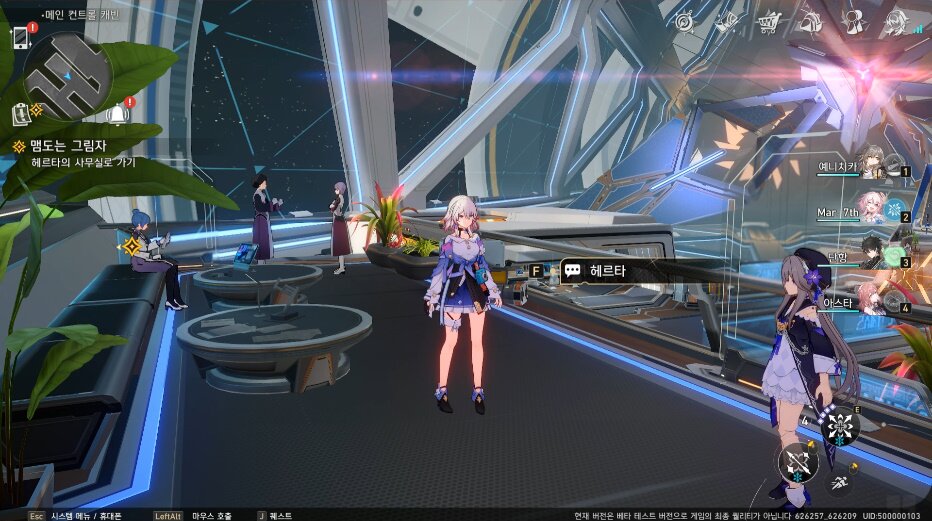Viewport: 932px width, 521px height.
Task: Open the compass-shaped guide icon
Action: [x=685, y=21]
